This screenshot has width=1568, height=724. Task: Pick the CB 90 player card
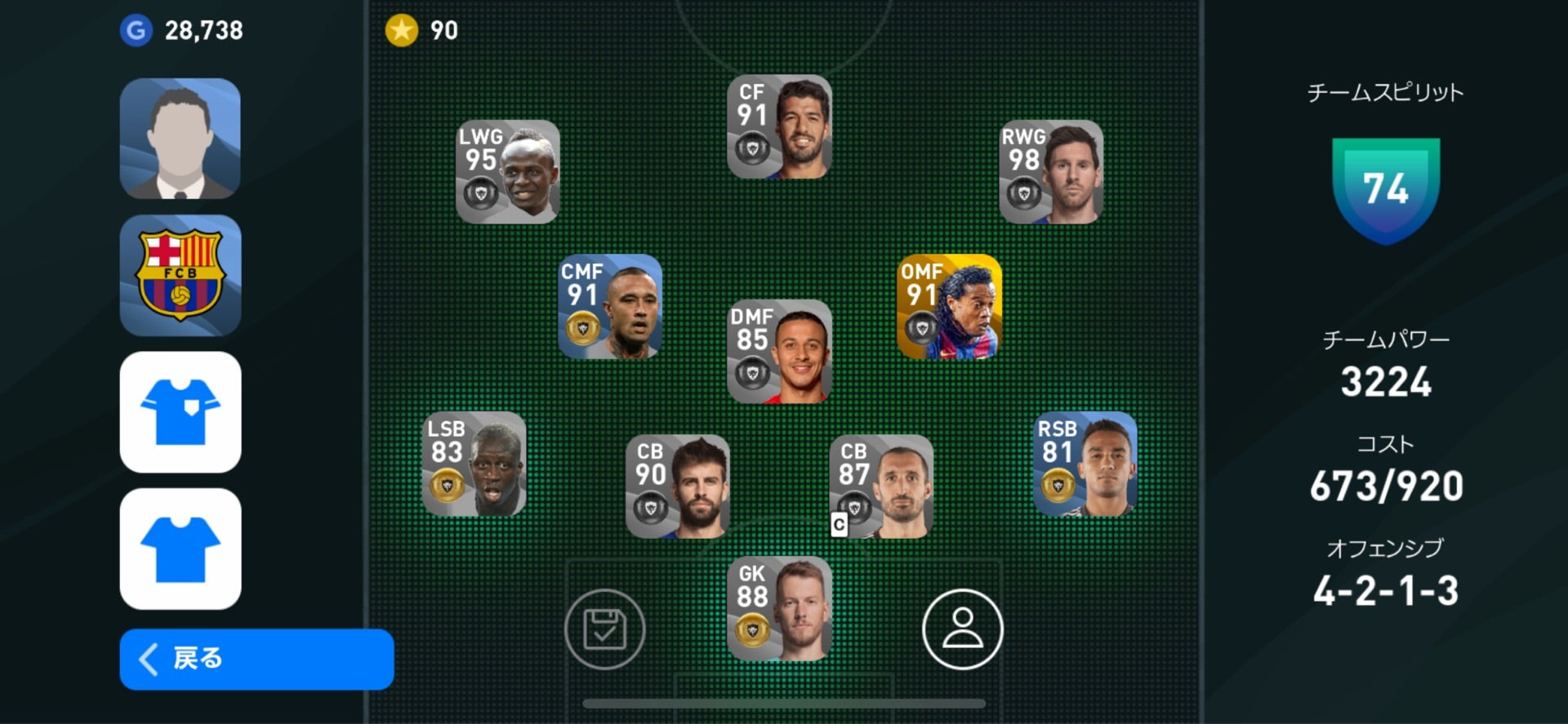point(677,486)
